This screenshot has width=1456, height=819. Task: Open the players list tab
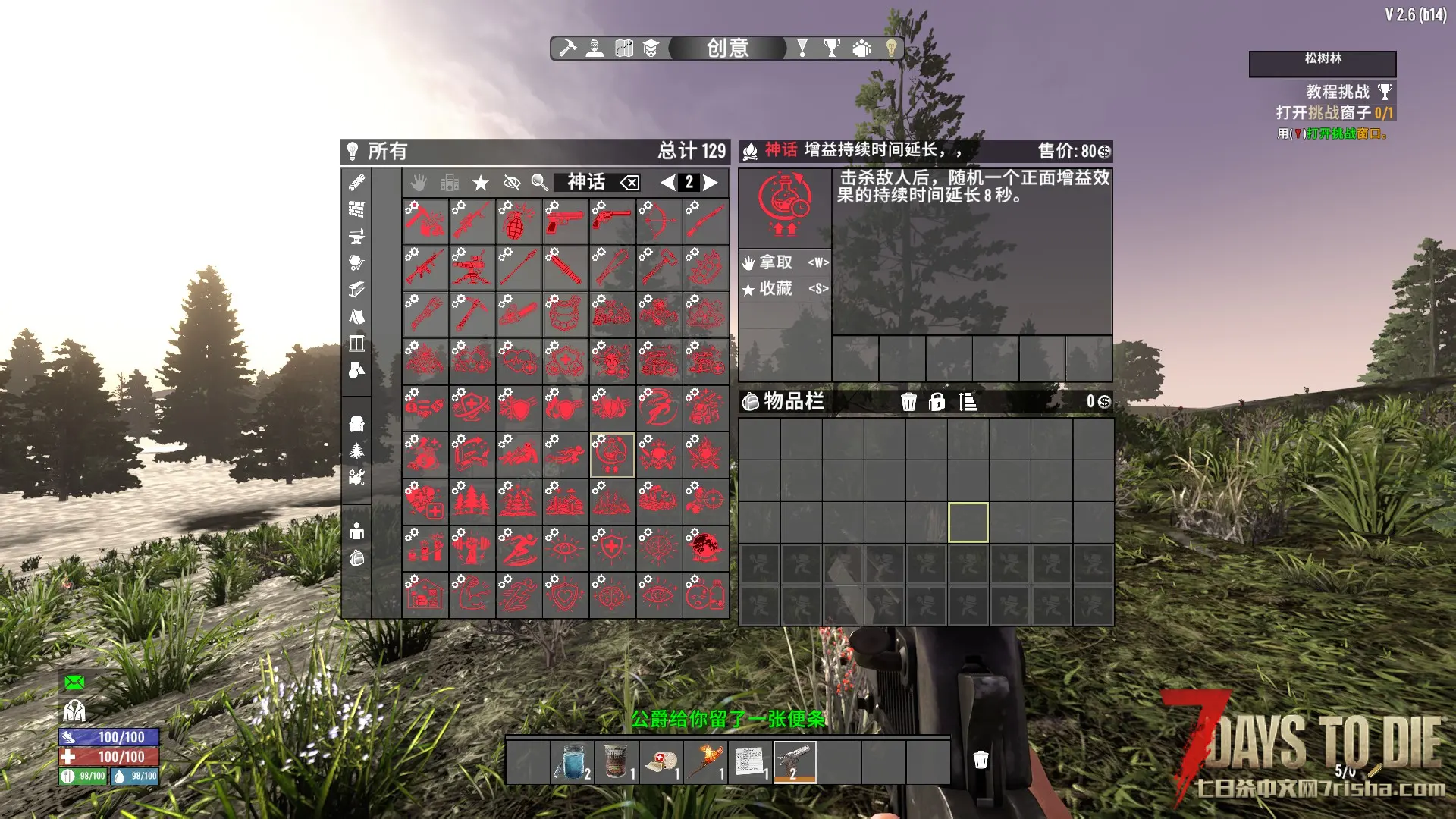[x=861, y=49]
